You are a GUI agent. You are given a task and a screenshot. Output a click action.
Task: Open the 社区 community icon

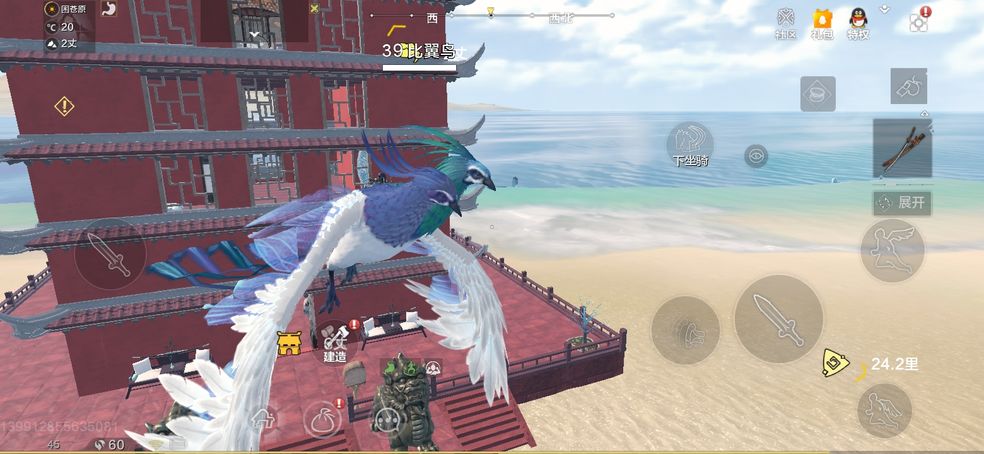(786, 22)
